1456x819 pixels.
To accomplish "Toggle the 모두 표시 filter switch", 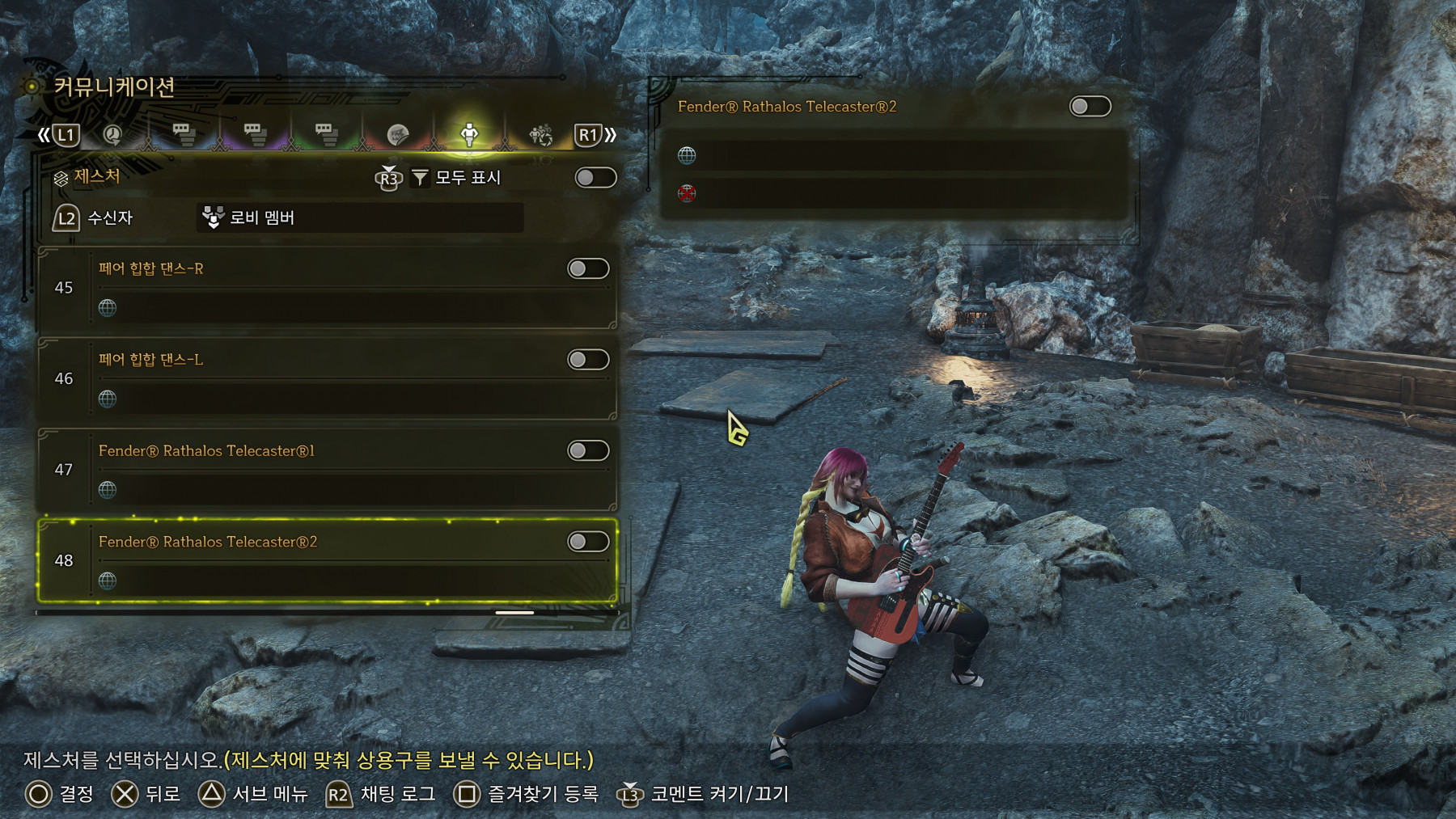I will [x=595, y=178].
